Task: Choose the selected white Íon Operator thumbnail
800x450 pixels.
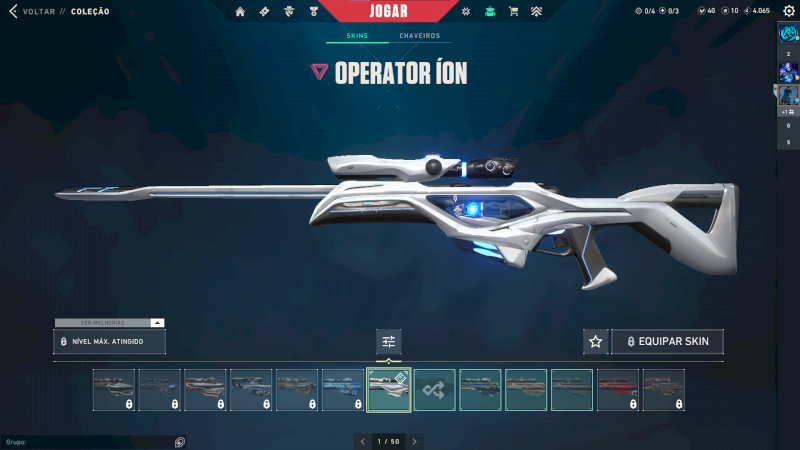Action: [389, 390]
